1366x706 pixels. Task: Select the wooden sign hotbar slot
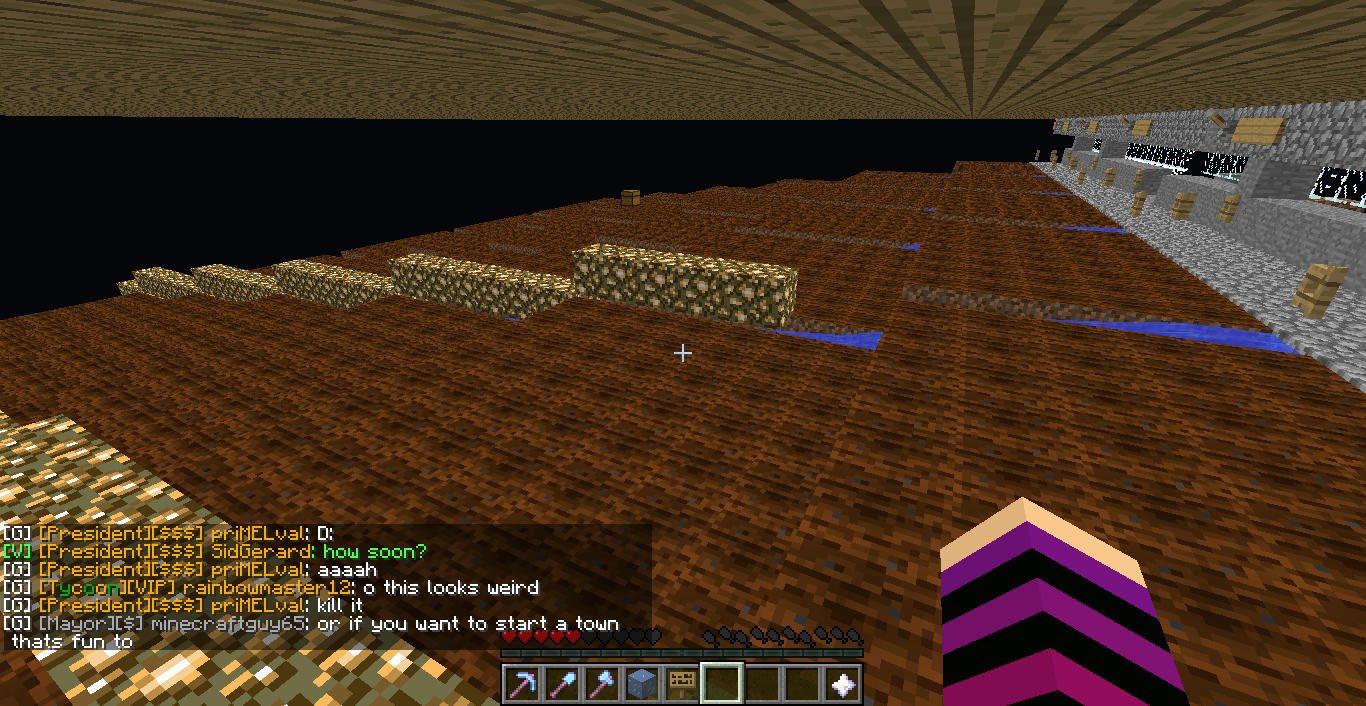(681, 684)
